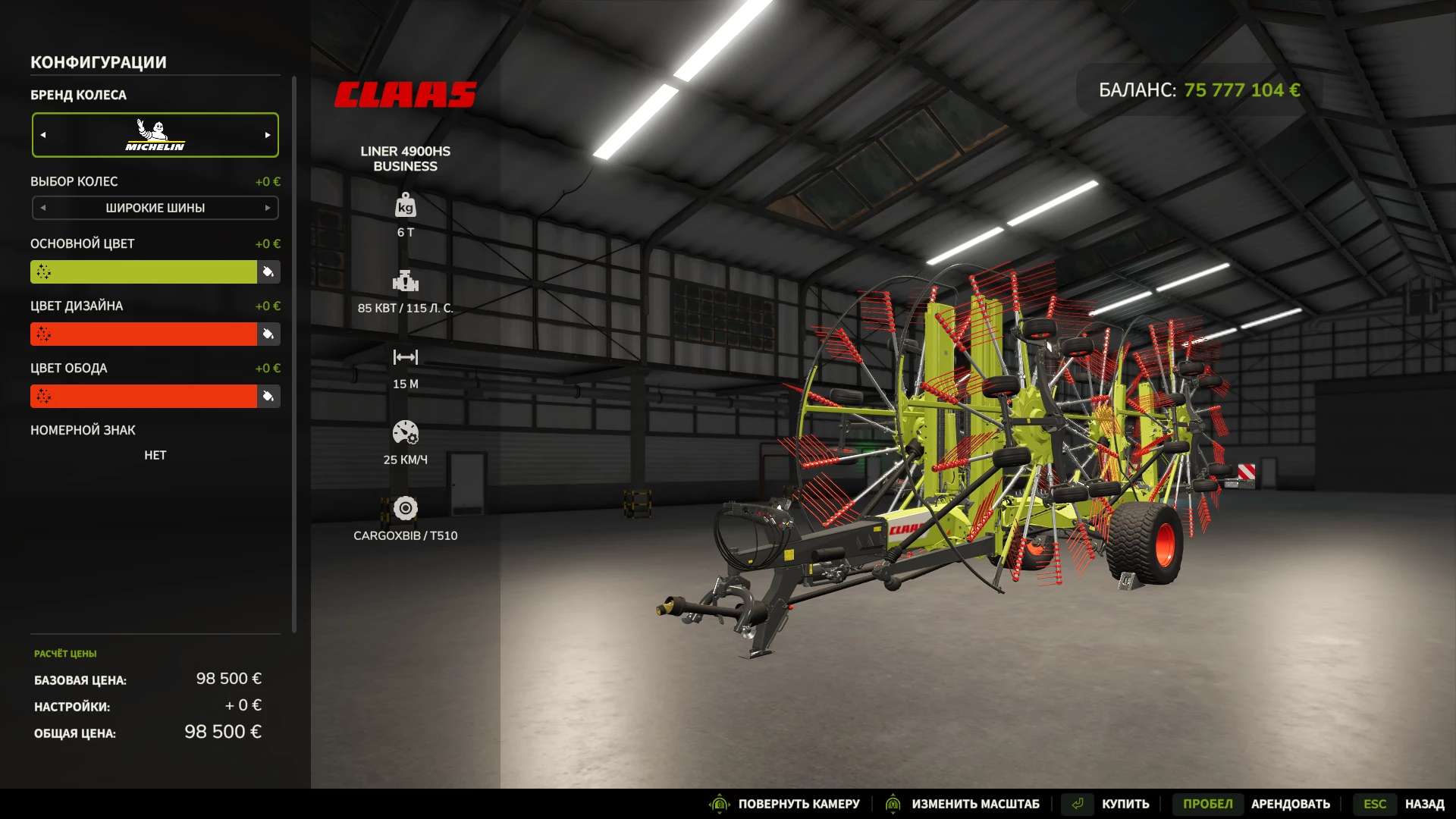Click the working width 15 M icon
This screenshot has width=1456, height=819.
pyautogui.click(x=406, y=356)
